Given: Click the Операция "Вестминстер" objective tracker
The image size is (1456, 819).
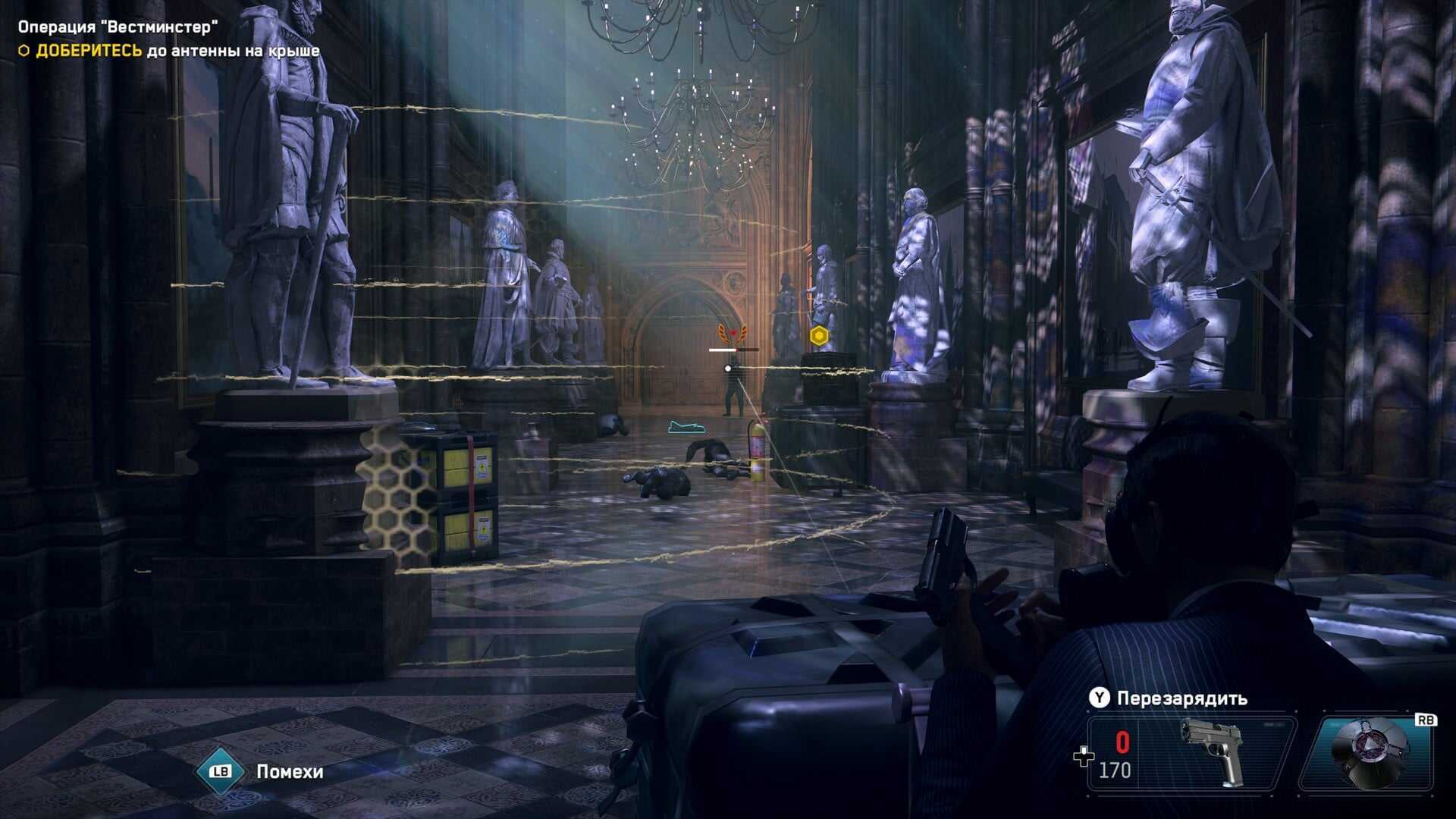Looking at the screenshot, I should tap(118, 28).
